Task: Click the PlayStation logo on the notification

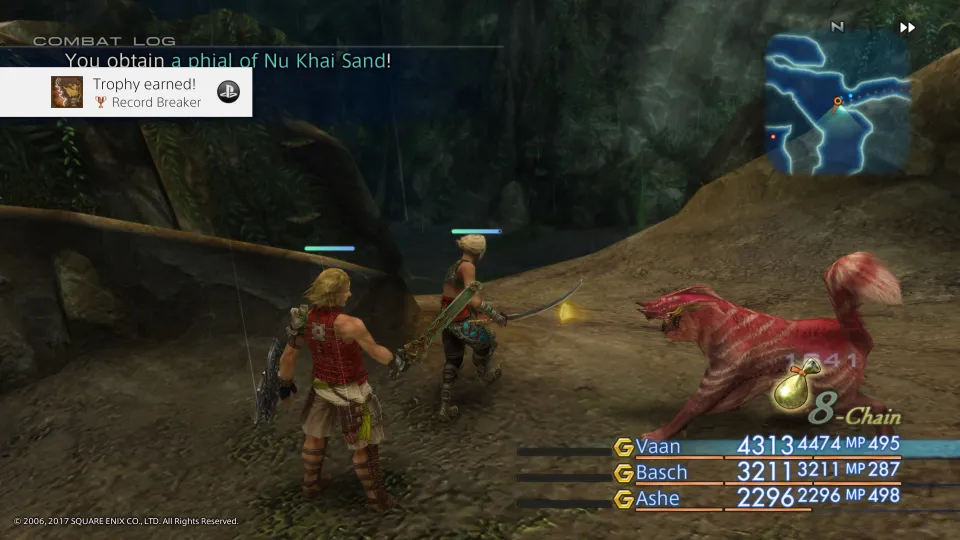Action: coord(228,91)
